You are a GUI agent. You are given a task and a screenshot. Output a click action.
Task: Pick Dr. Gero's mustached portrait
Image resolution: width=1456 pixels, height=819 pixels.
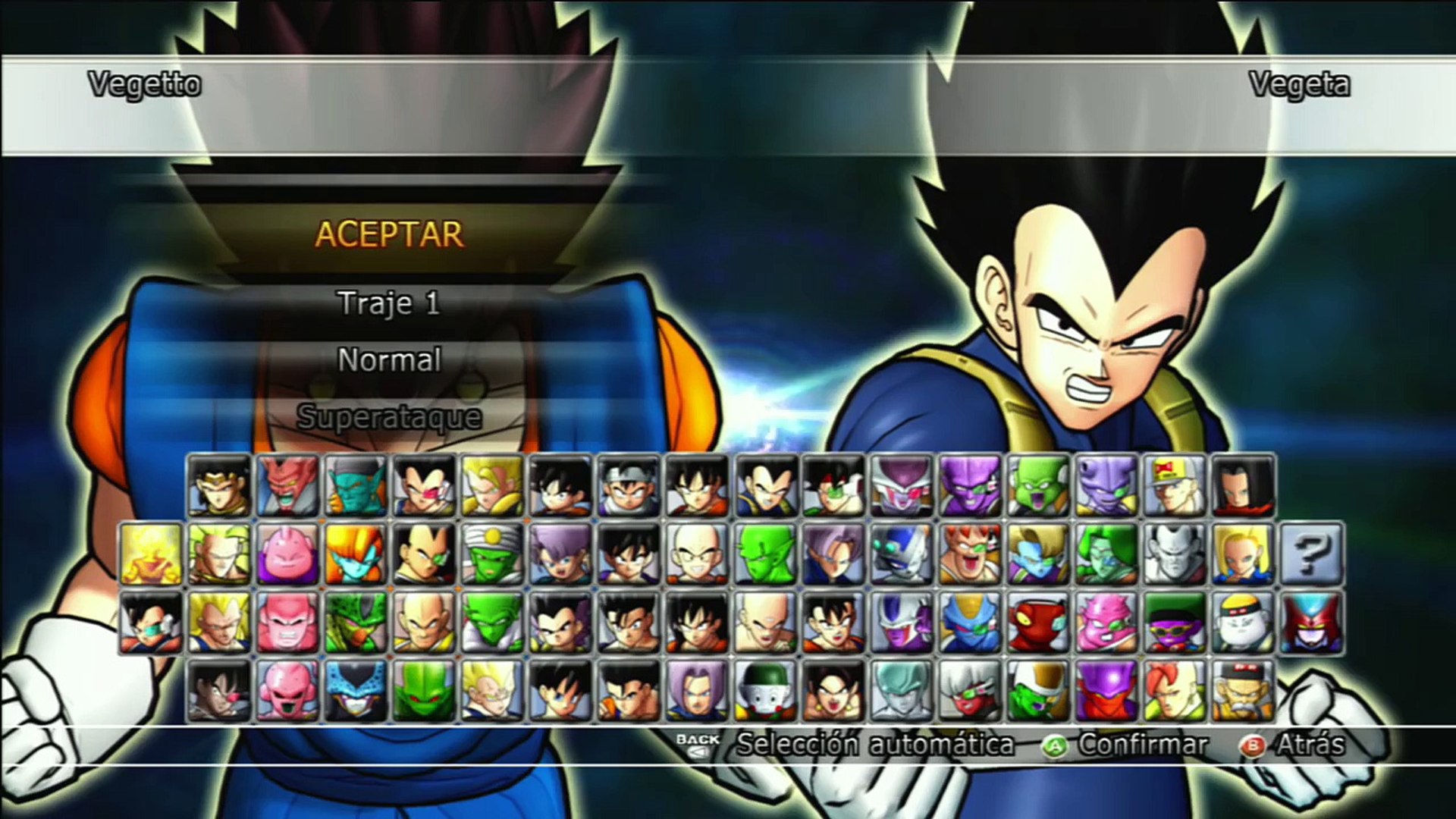(x=1243, y=691)
